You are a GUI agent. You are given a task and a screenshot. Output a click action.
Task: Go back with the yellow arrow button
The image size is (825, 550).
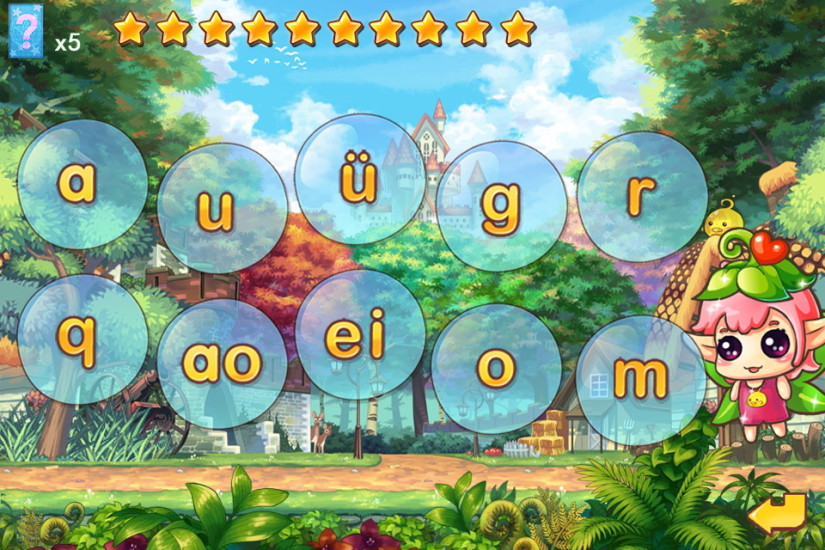777,513
